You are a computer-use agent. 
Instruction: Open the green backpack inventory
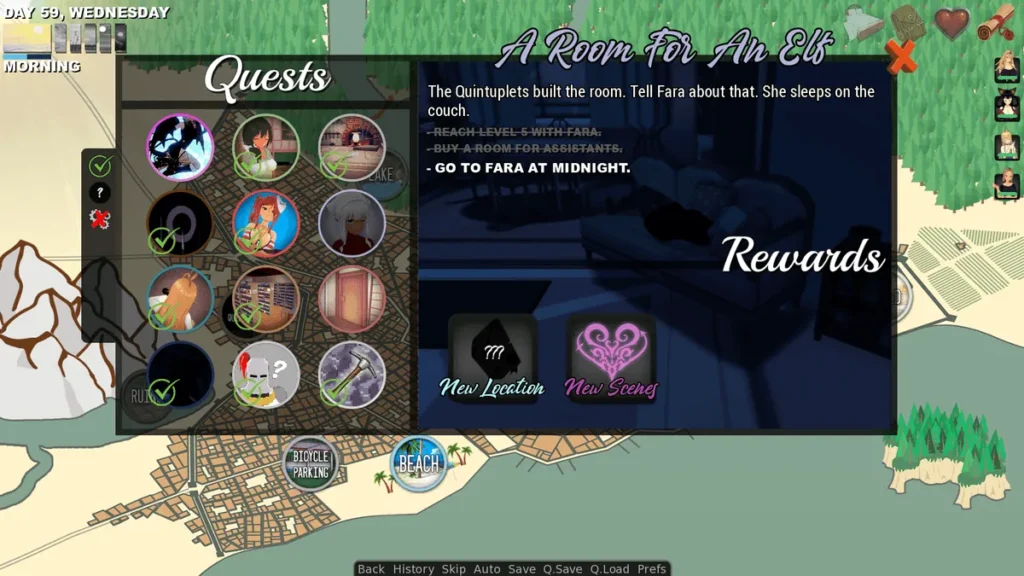pos(908,23)
